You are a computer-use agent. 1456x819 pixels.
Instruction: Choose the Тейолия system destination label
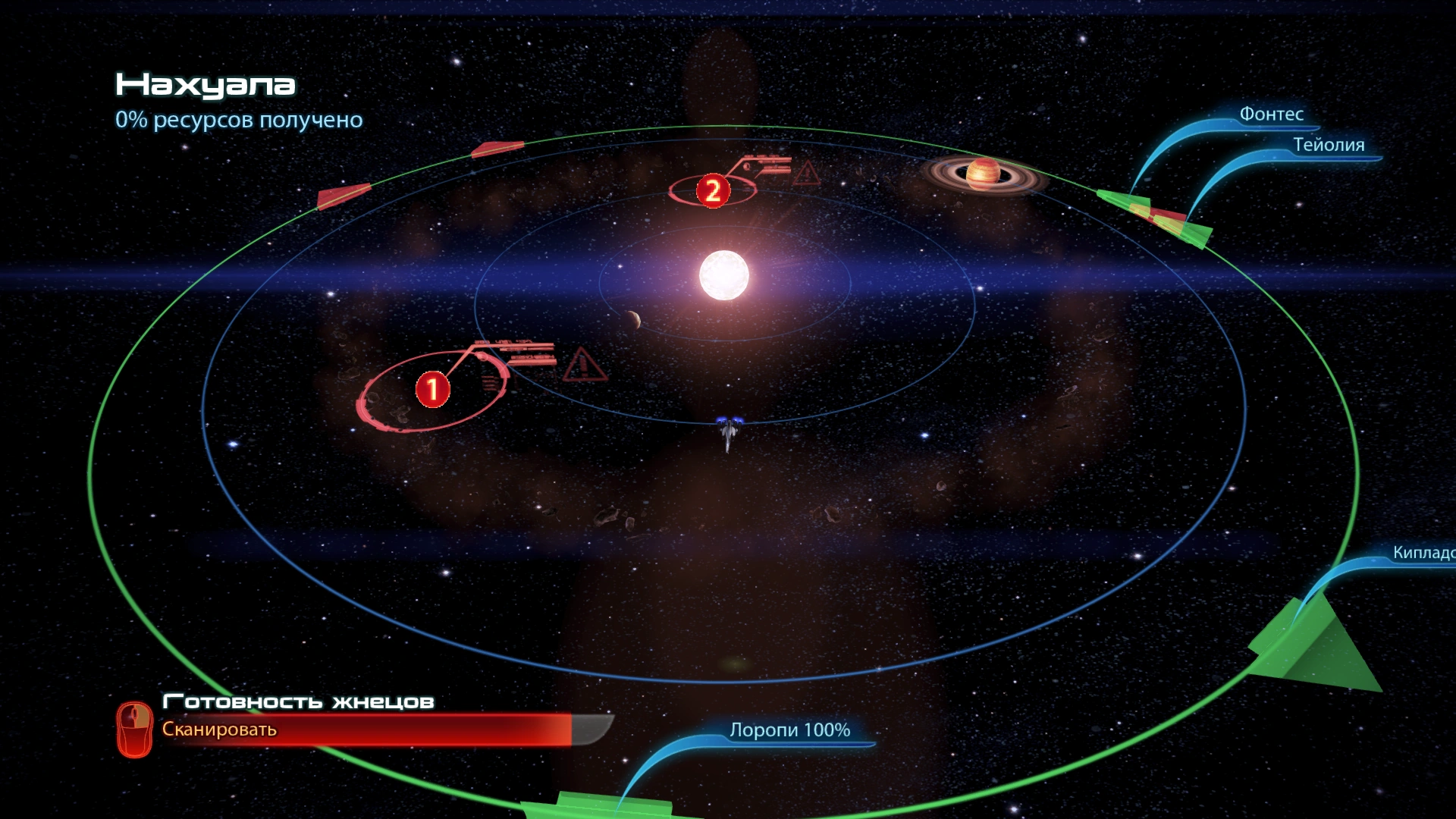click(x=1328, y=145)
